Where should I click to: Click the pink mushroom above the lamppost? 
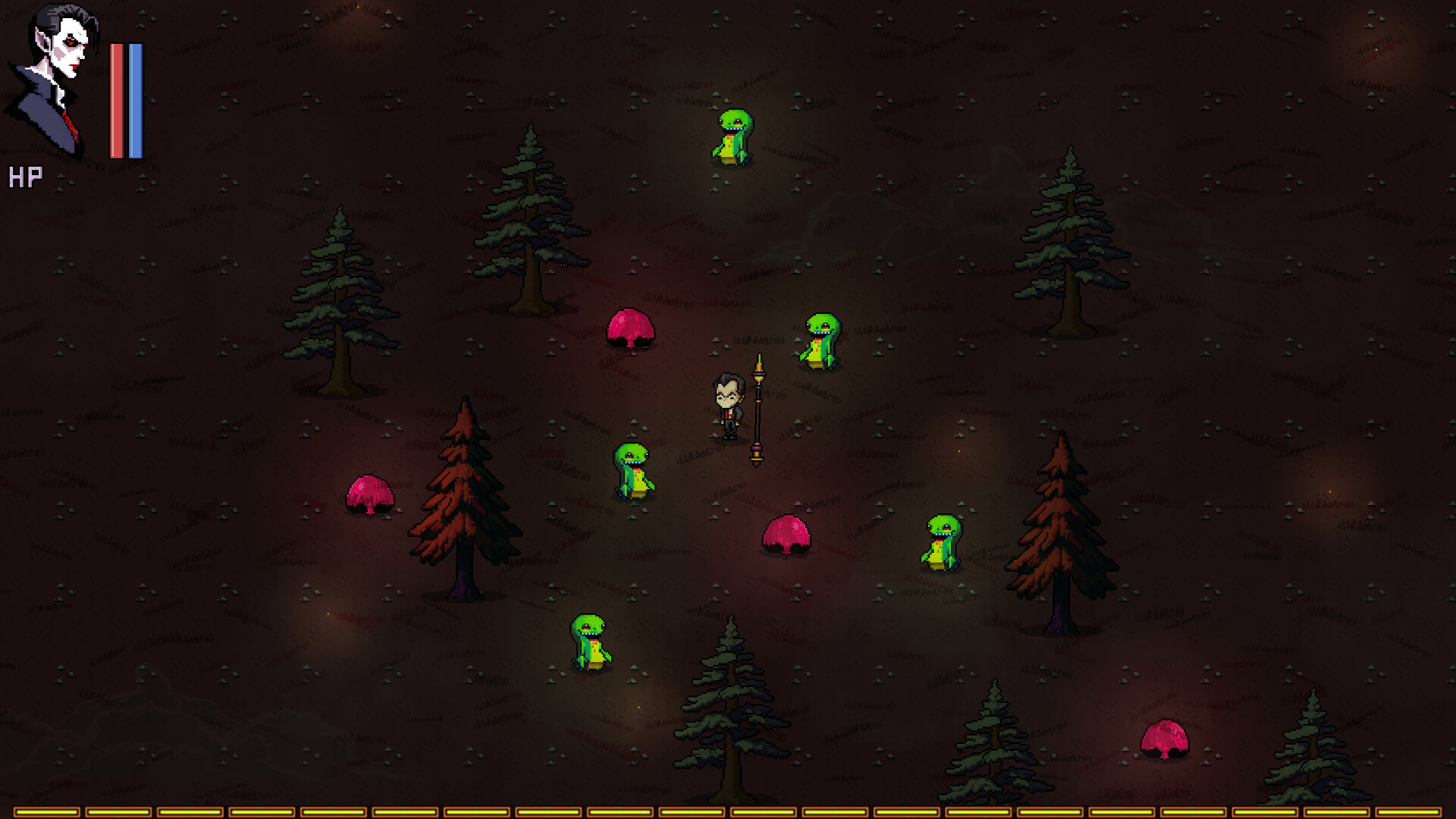coord(631,326)
